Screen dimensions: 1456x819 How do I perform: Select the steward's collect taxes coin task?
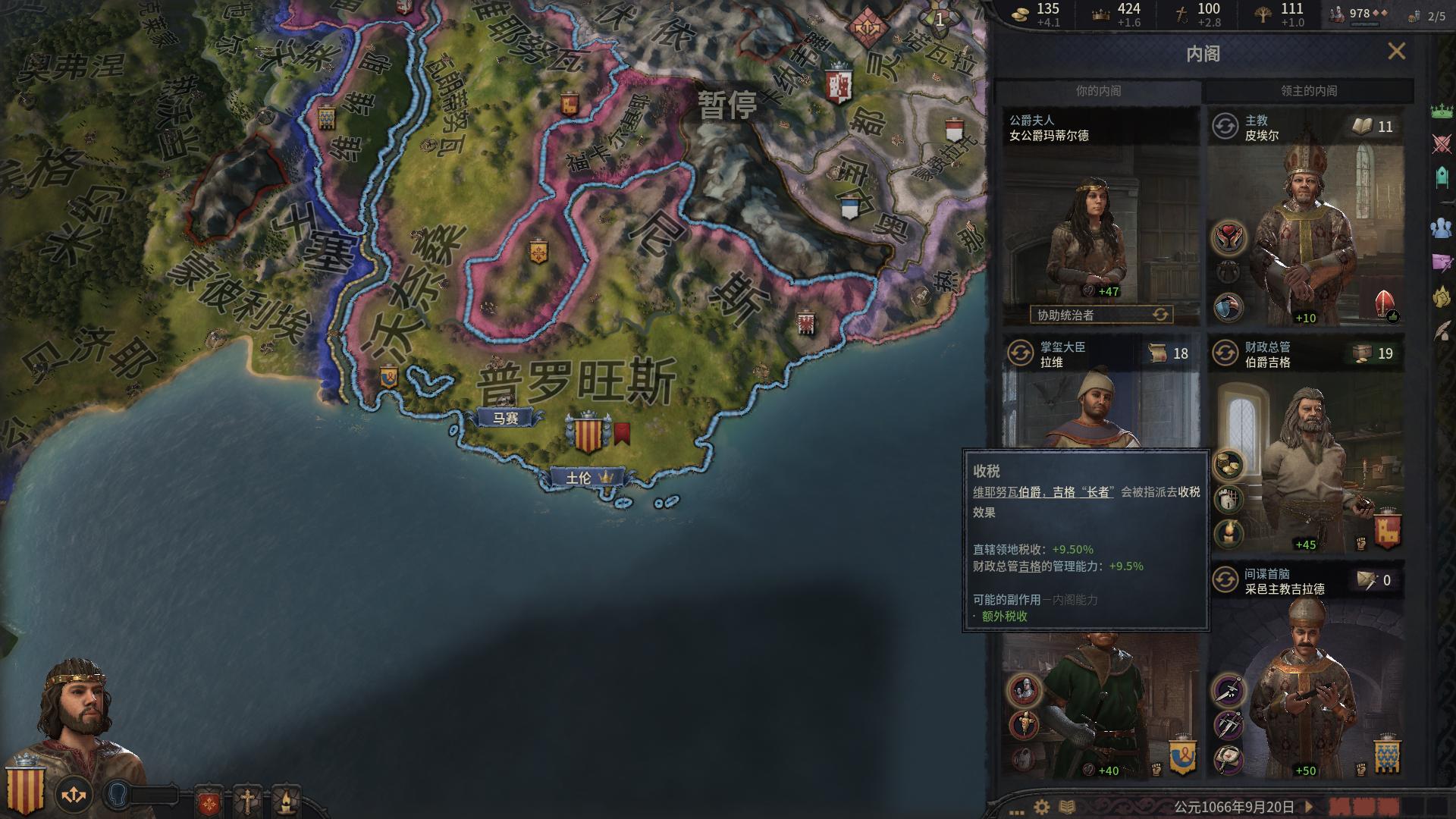point(1228,464)
